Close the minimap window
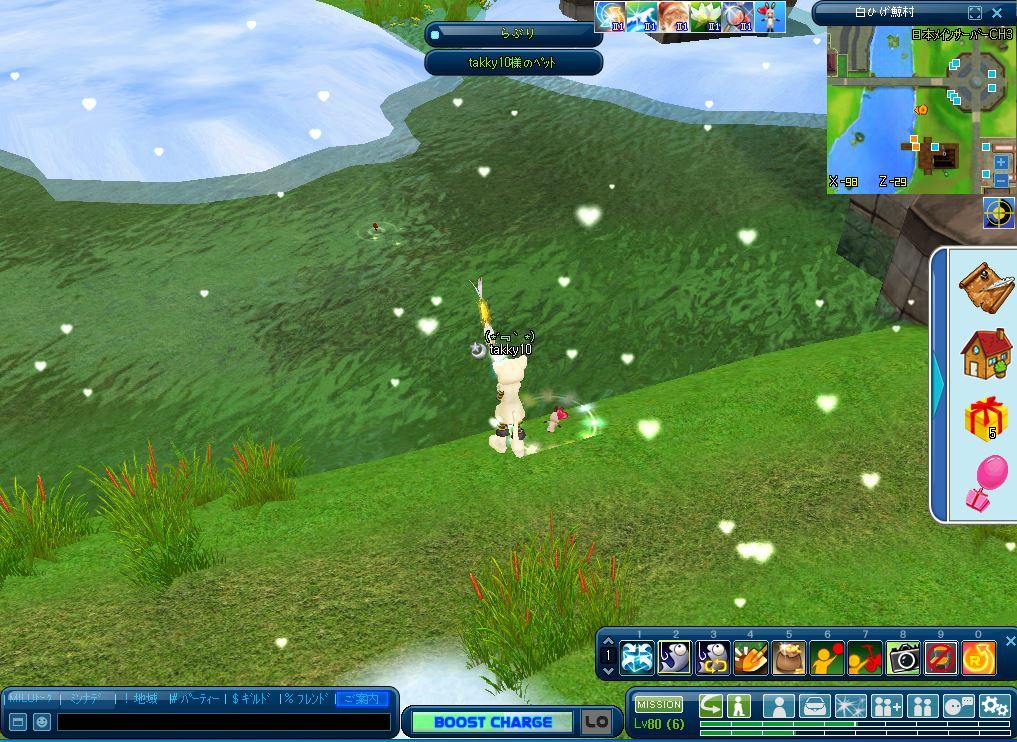Viewport: 1017px width, 742px height. [997, 13]
